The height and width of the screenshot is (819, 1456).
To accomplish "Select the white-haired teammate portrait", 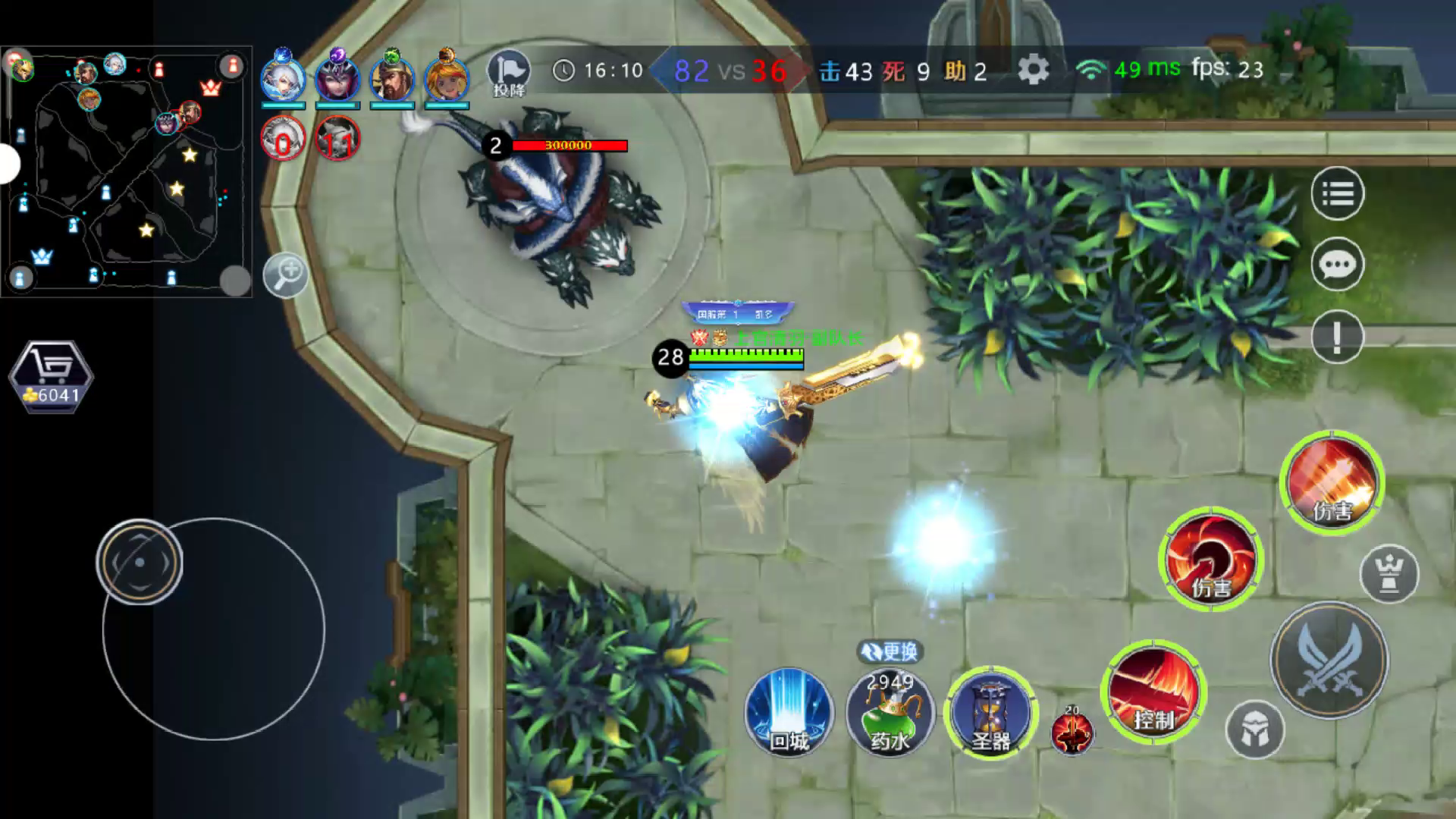I will coord(283,79).
